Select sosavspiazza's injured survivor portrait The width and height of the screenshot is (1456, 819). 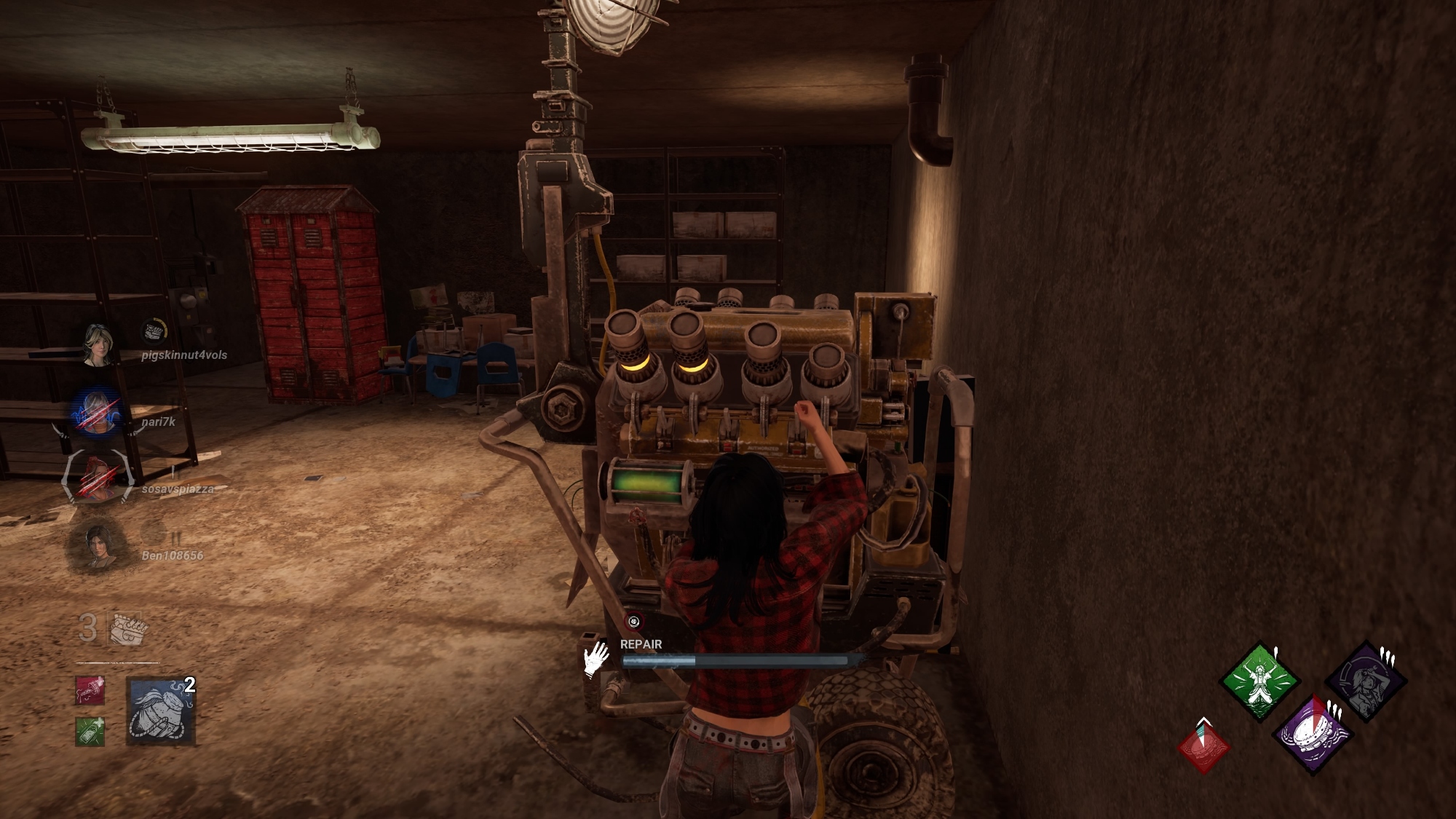pos(98,478)
